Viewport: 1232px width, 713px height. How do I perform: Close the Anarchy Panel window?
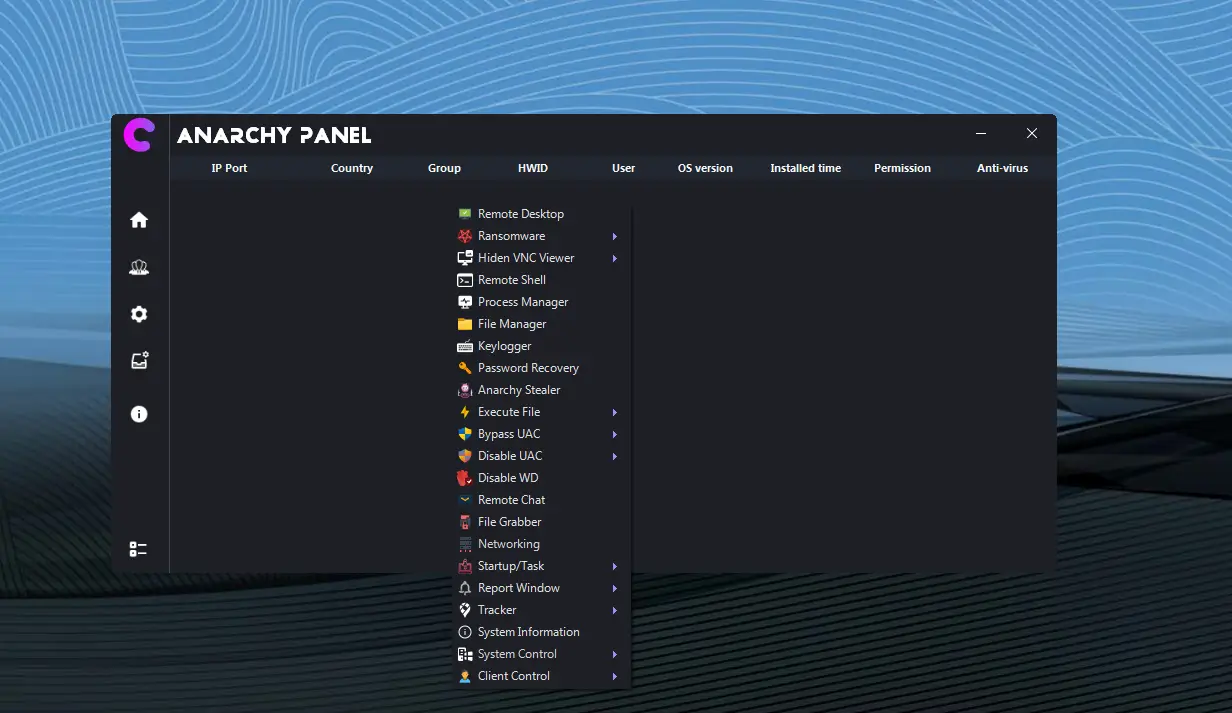(x=1032, y=134)
